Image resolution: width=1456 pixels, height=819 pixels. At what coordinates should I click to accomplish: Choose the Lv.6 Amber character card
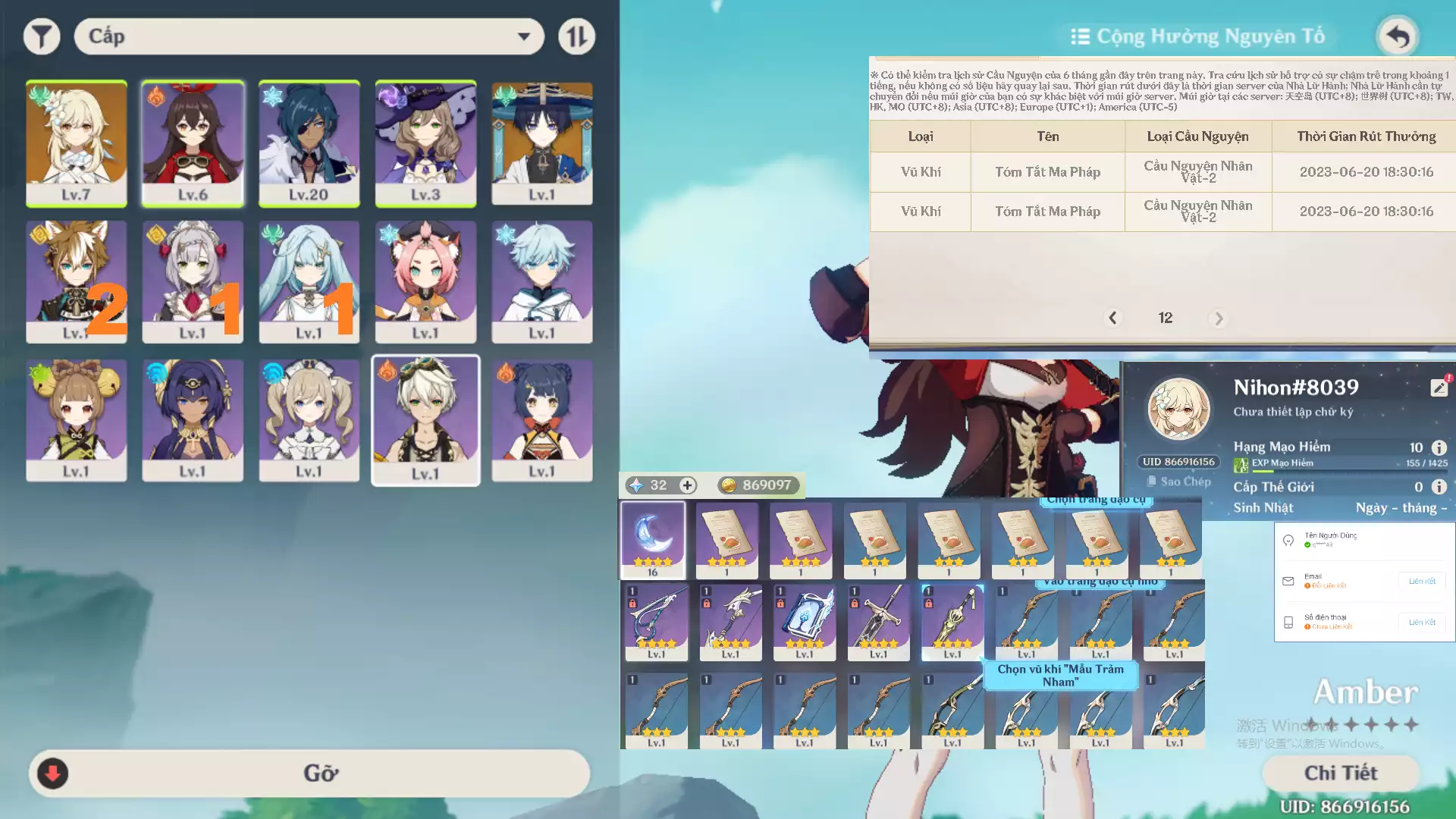coord(193,143)
